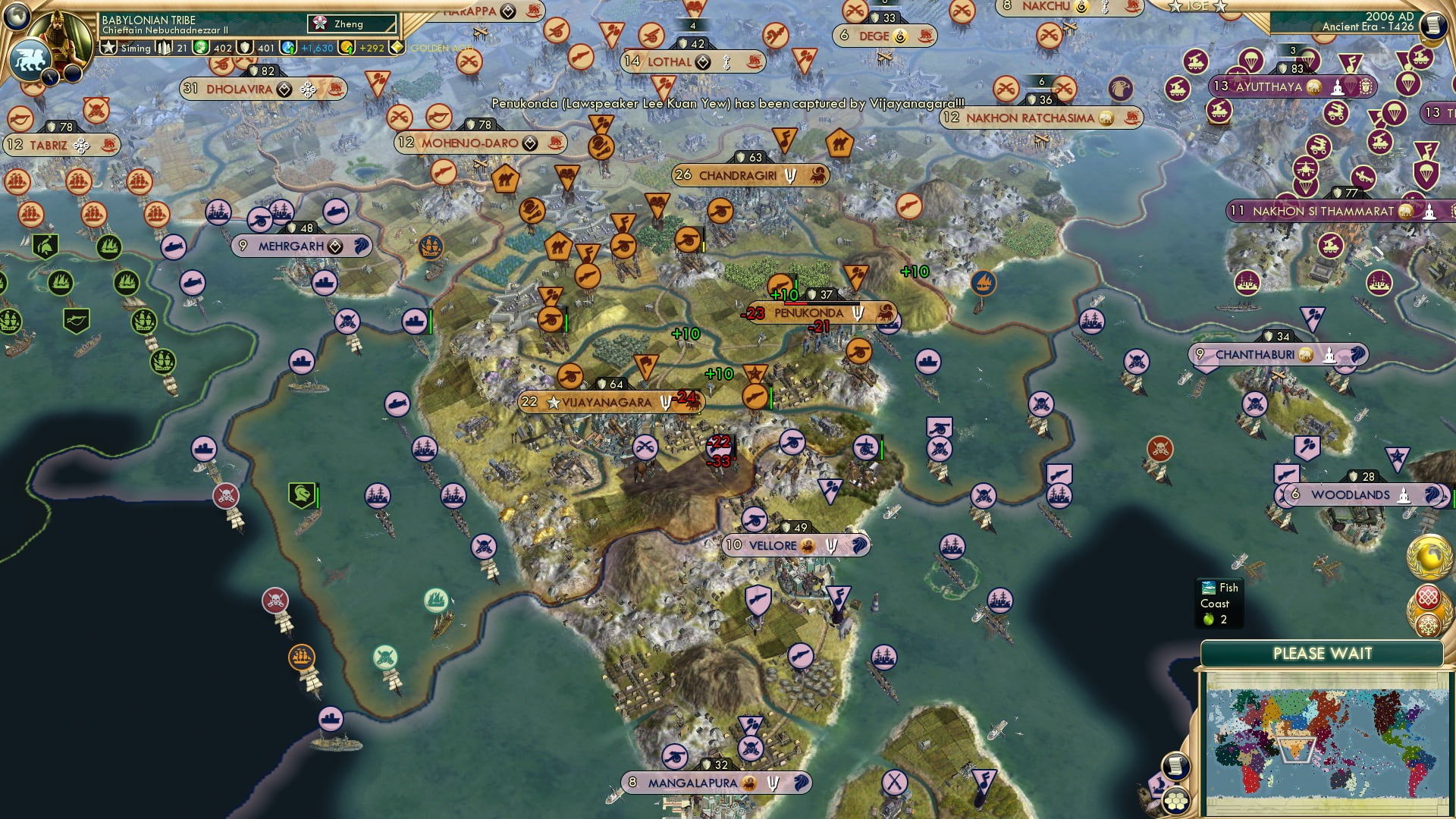Click the Siming pantheon star icon

(x=108, y=47)
